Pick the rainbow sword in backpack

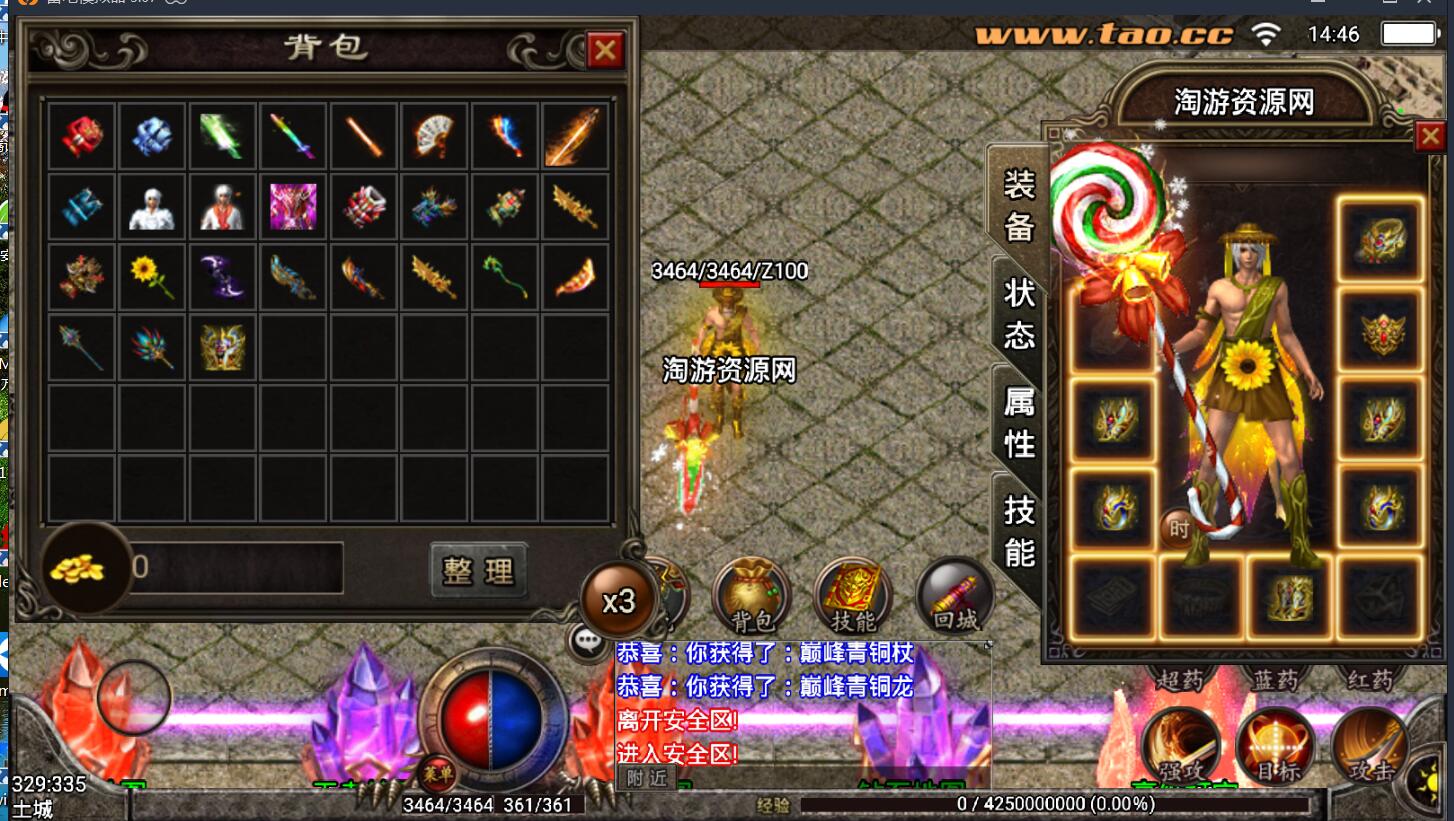[292, 136]
